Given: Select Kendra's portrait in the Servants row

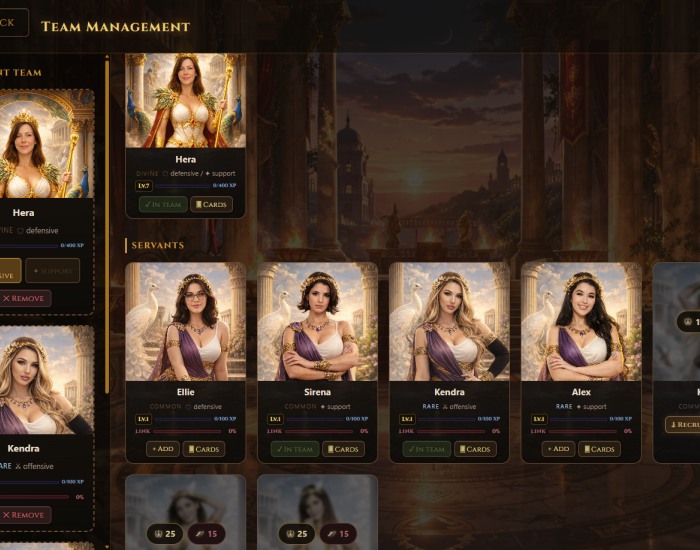Looking at the screenshot, I should pyautogui.click(x=449, y=321).
